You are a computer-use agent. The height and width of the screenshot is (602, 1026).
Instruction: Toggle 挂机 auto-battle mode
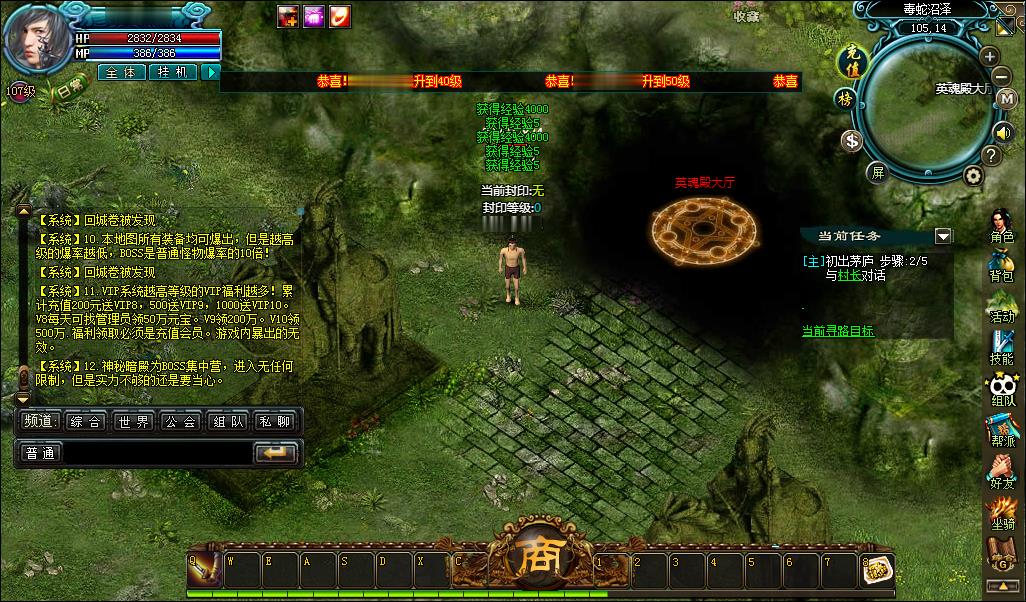[173, 72]
